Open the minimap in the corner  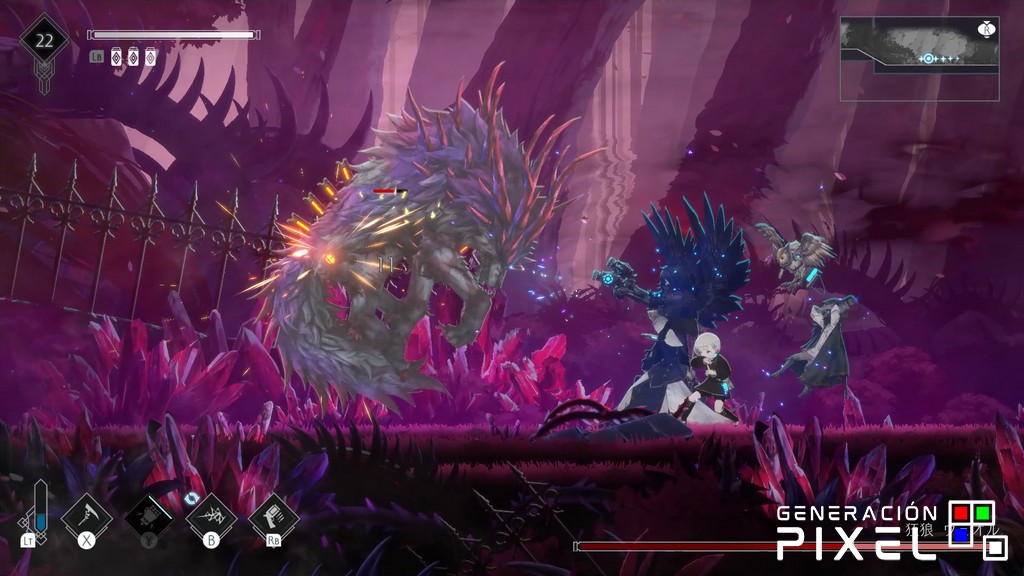click(919, 58)
